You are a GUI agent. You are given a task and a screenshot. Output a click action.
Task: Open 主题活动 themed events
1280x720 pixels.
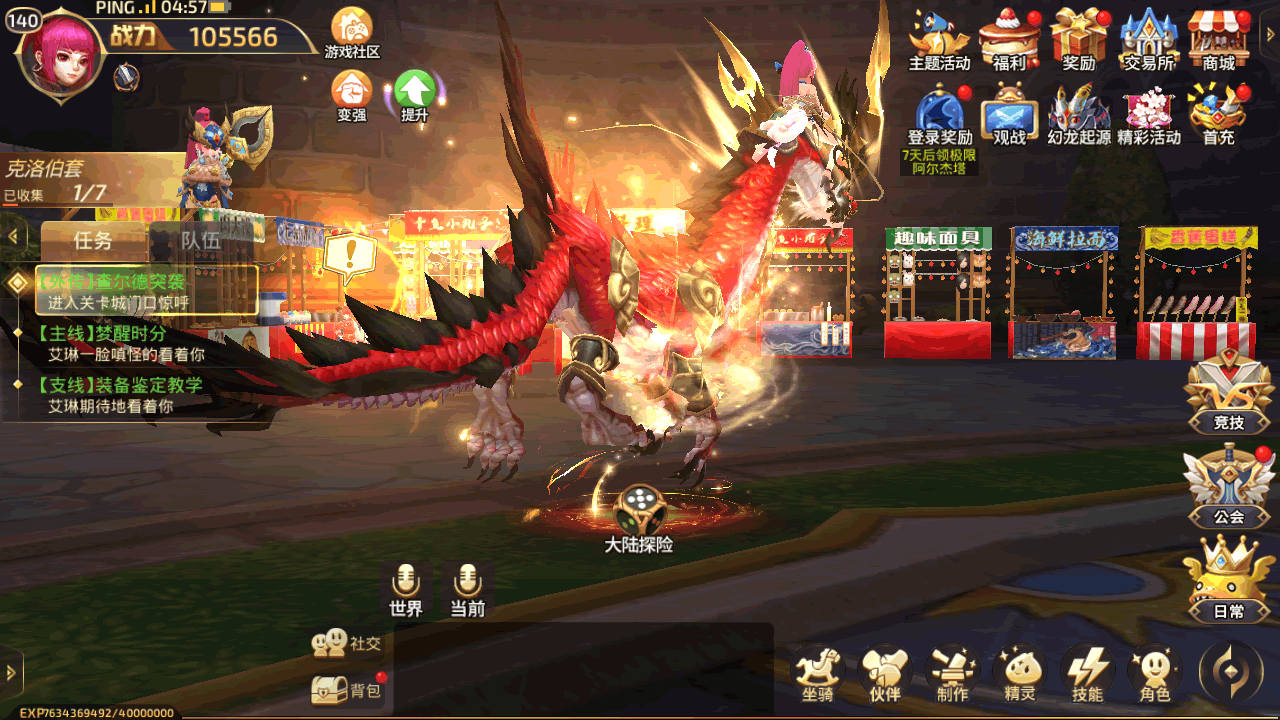(938, 38)
